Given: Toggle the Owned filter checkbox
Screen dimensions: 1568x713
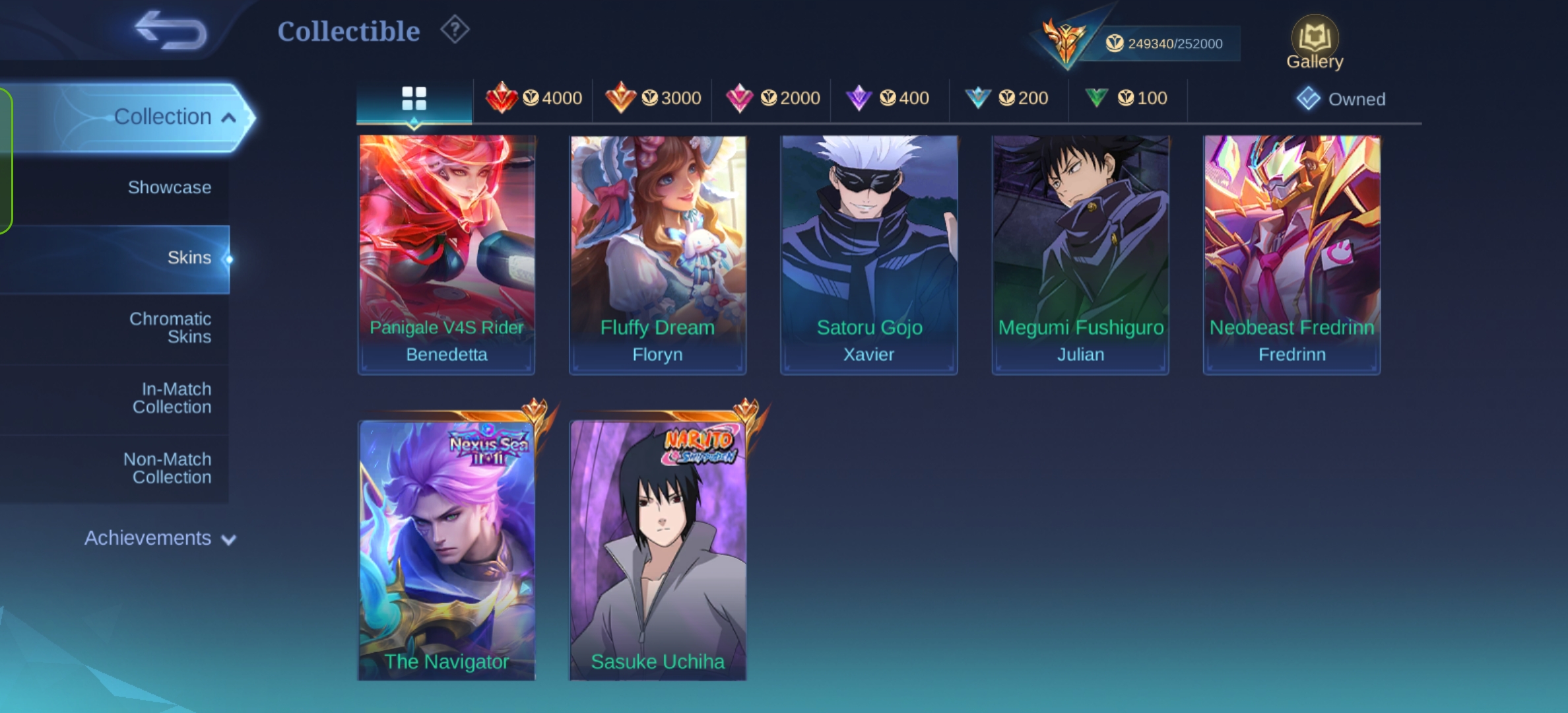Looking at the screenshot, I should [1308, 99].
